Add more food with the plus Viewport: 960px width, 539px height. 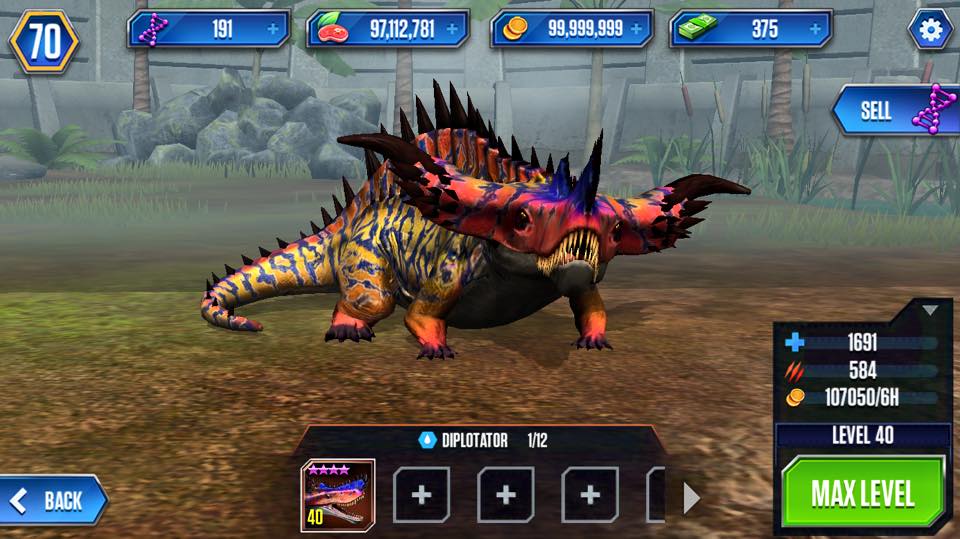452,30
